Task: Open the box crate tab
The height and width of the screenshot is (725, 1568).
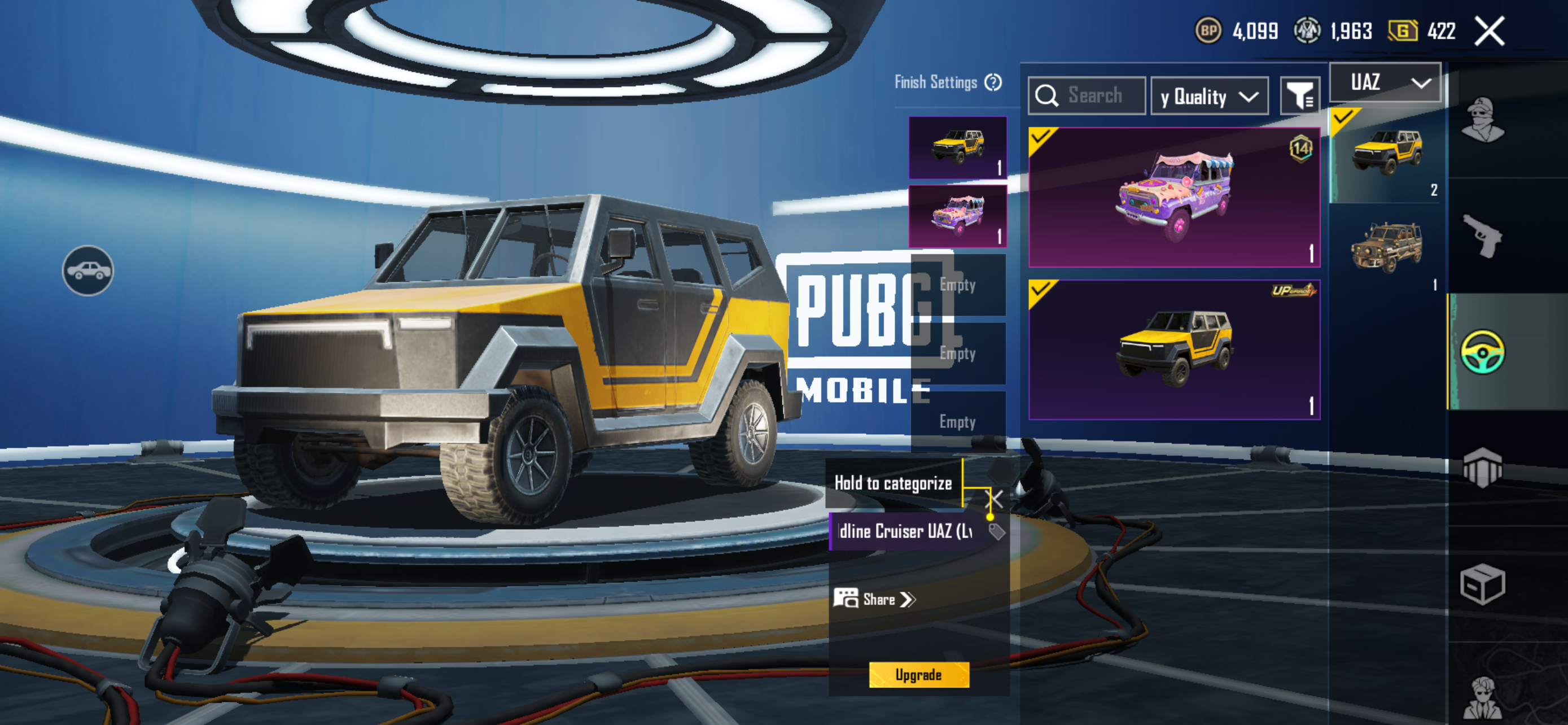Action: click(1482, 585)
